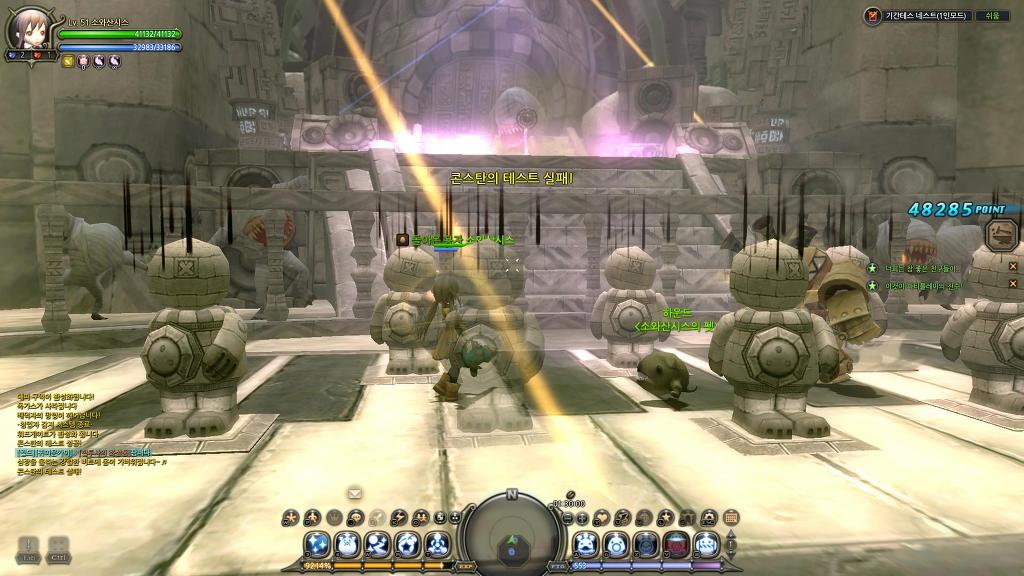Image resolution: width=1024 pixels, height=576 pixels.
Task: Close the first quest tracker entry
Action: 1012,267
